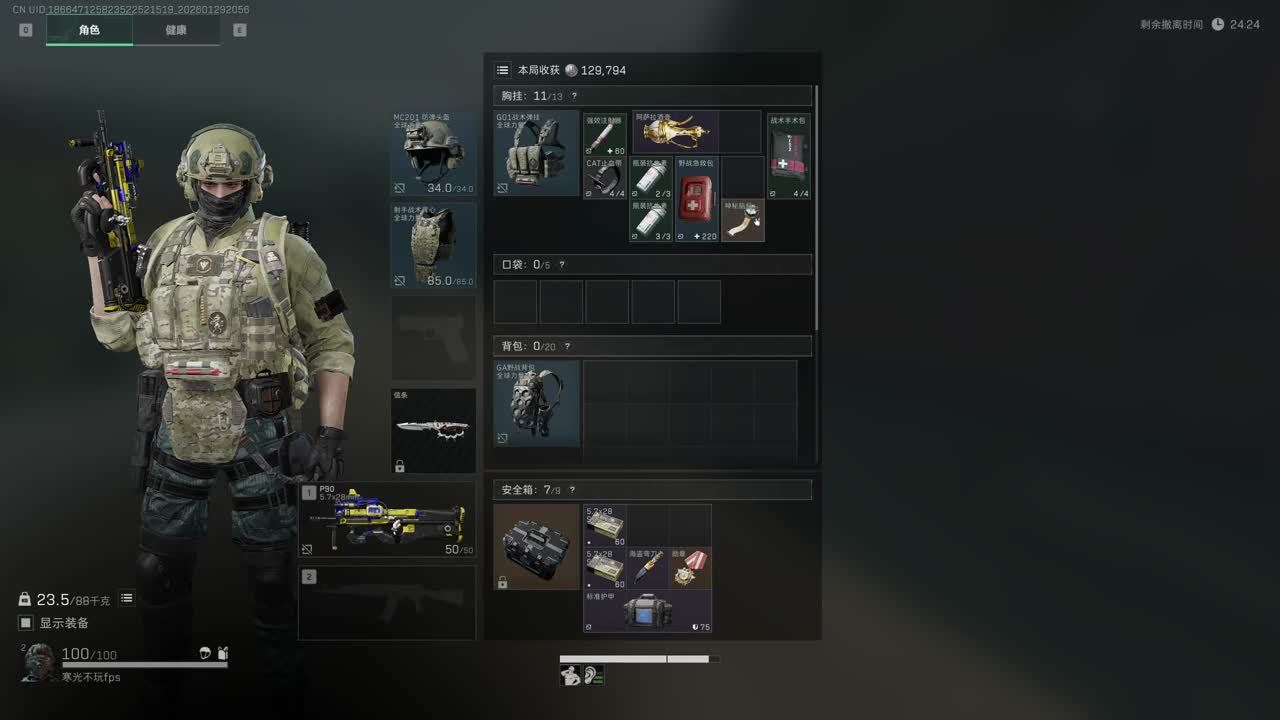Open the 本局收获 loot list icon
This screenshot has width=1280, height=720.
point(502,70)
